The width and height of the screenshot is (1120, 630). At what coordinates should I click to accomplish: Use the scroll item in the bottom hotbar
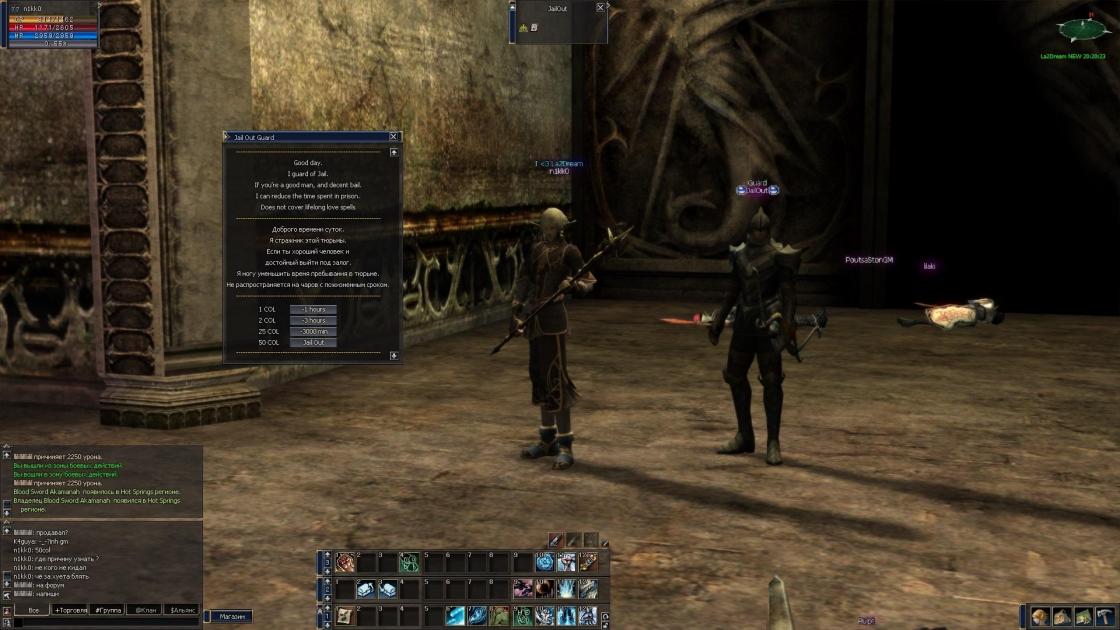pos(345,616)
